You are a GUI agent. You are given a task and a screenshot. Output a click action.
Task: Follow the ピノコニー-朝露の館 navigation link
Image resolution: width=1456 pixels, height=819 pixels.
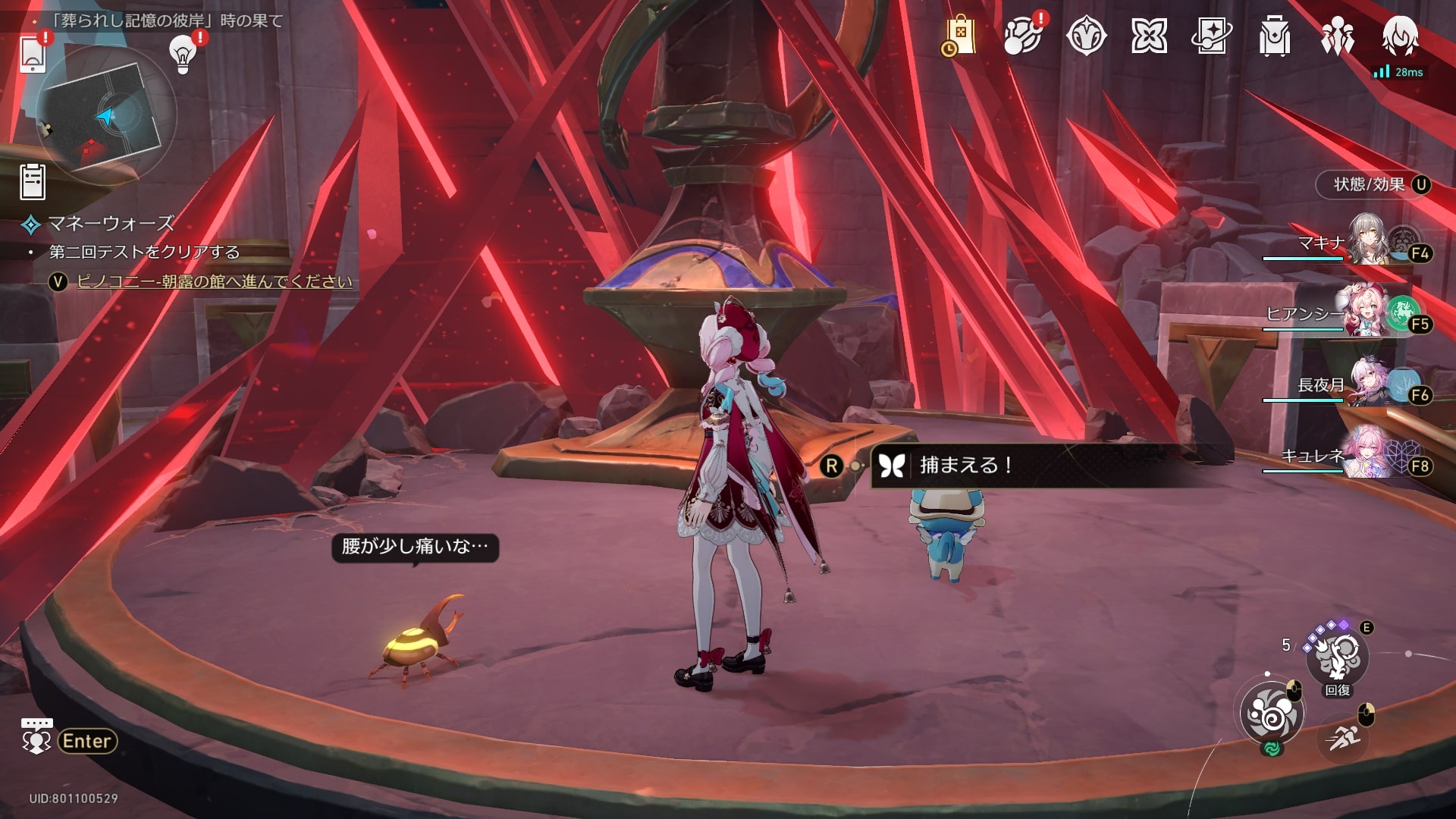coord(215,282)
